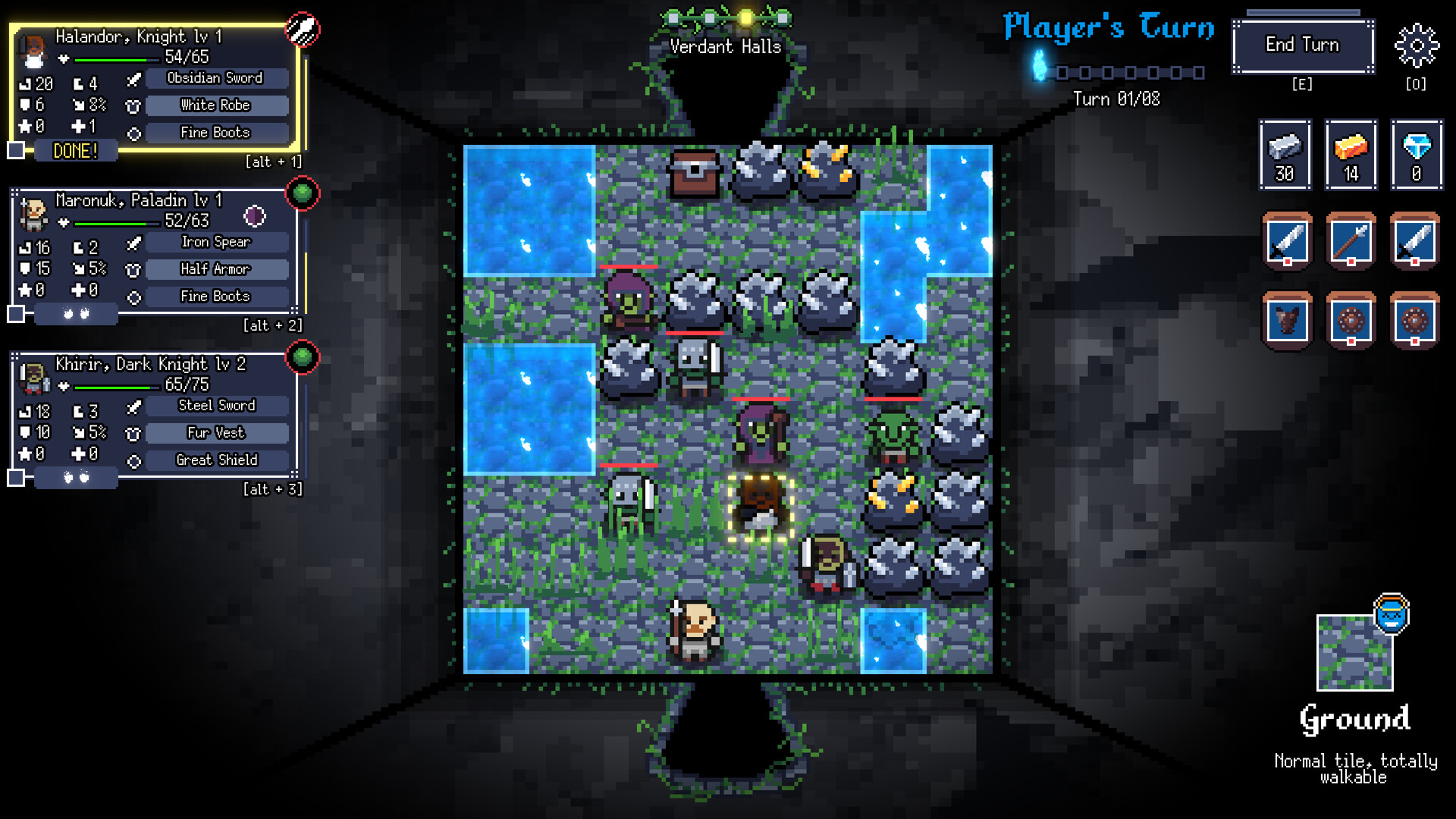Select the first sword in the inventory slots
This screenshot has width=1456, height=819.
pyautogui.click(x=1286, y=241)
